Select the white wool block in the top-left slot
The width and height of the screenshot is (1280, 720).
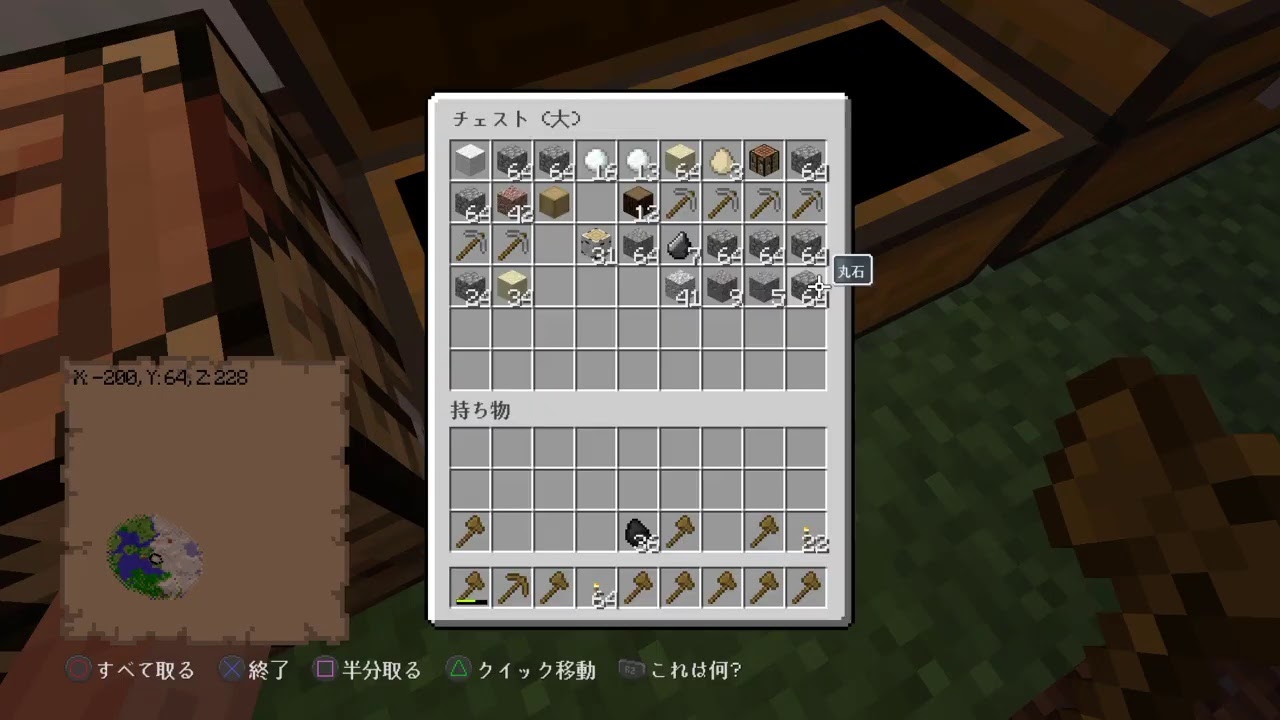tap(470, 160)
